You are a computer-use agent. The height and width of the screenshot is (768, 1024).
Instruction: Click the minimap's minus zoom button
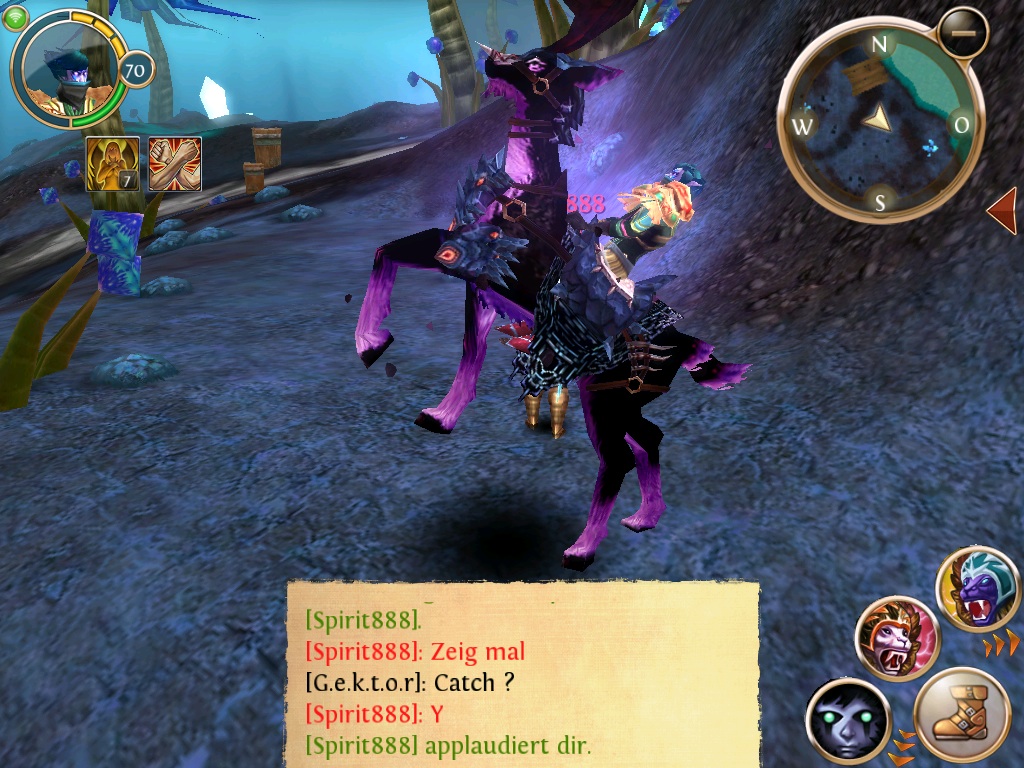coord(964,32)
